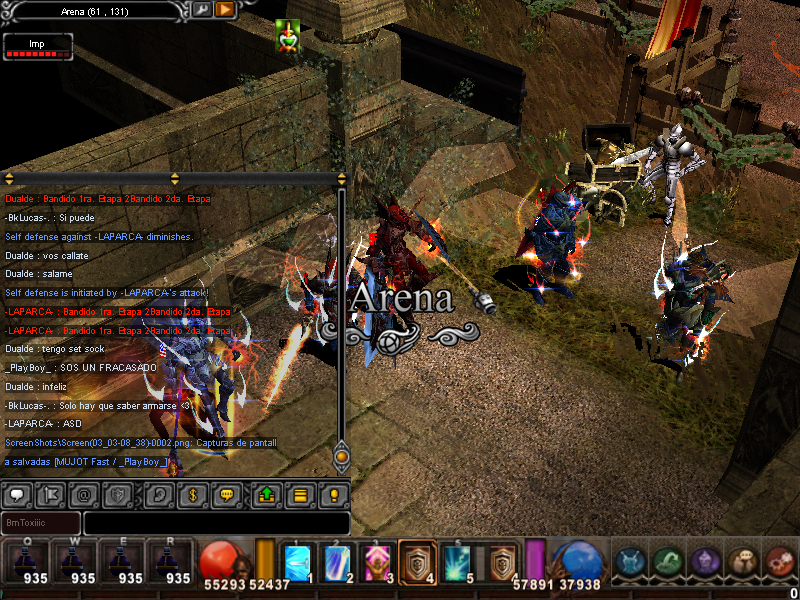Viewport: 800px width, 600px height.
Task: Click the green up-arrow chat button
Action: [x=267, y=494]
